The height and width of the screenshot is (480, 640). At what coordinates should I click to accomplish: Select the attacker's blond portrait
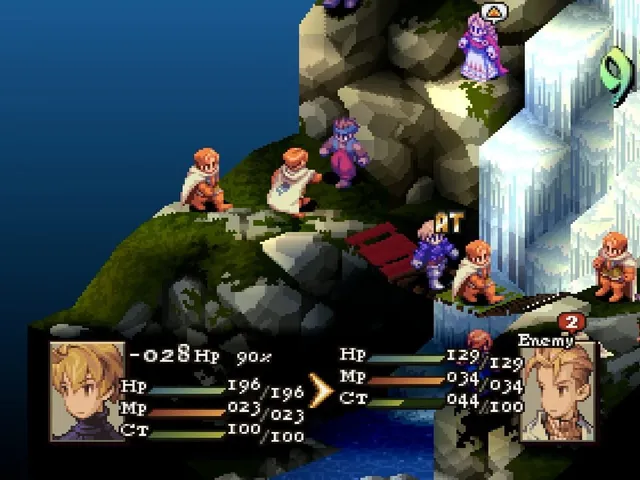[x=87, y=391]
